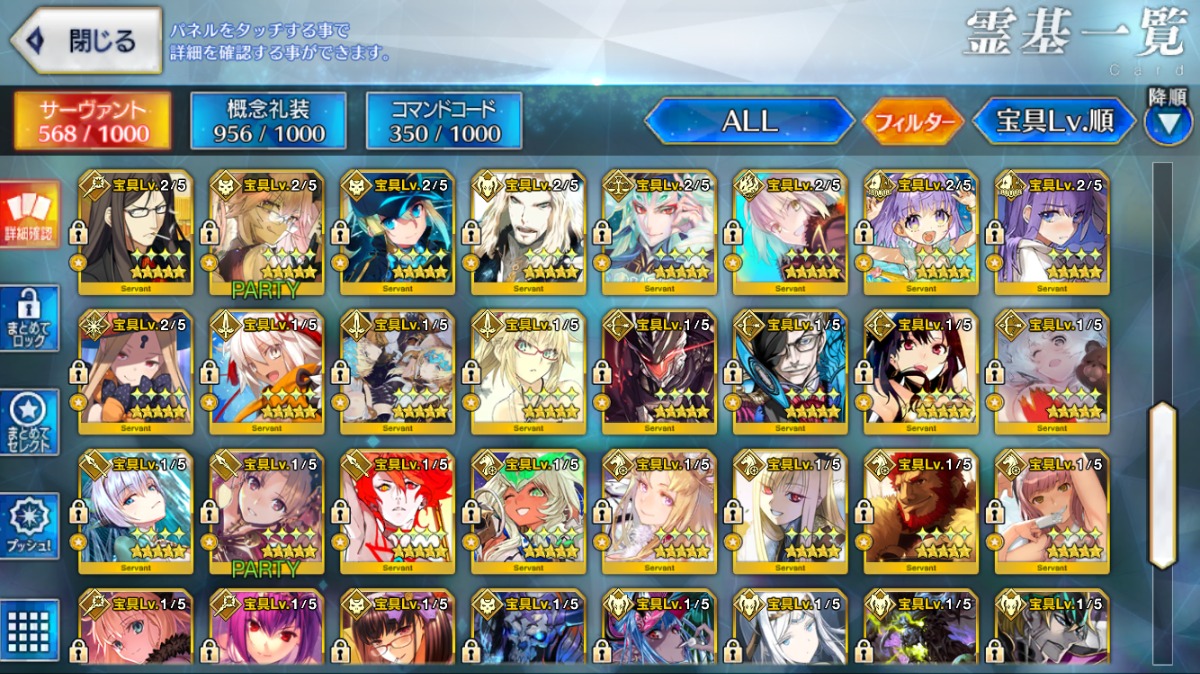Change sort order via 宝具Lv.順 button
Image resolution: width=1200 pixels, height=674 pixels.
(1055, 121)
